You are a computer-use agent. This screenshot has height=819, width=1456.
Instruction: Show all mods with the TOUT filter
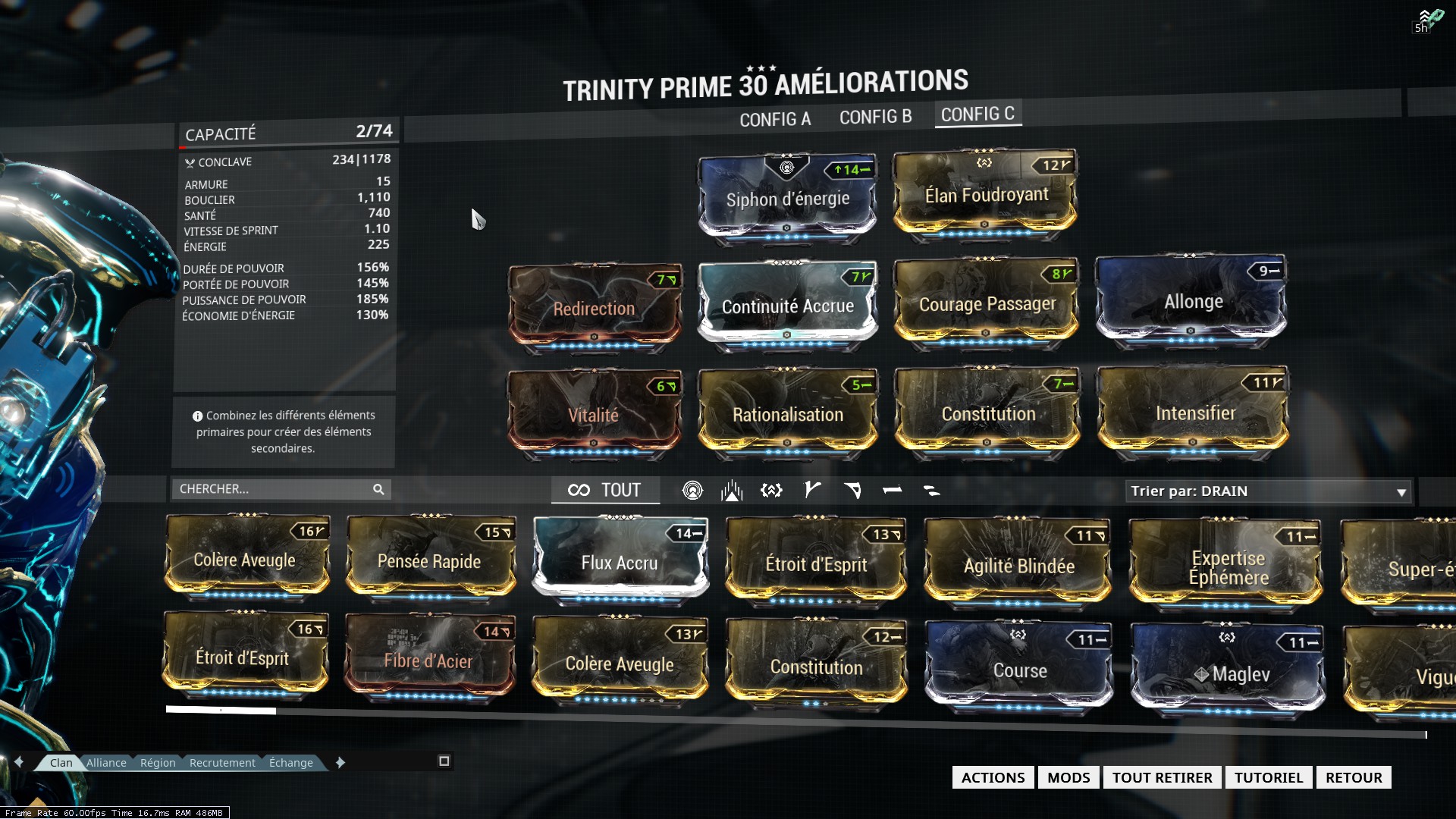[605, 491]
